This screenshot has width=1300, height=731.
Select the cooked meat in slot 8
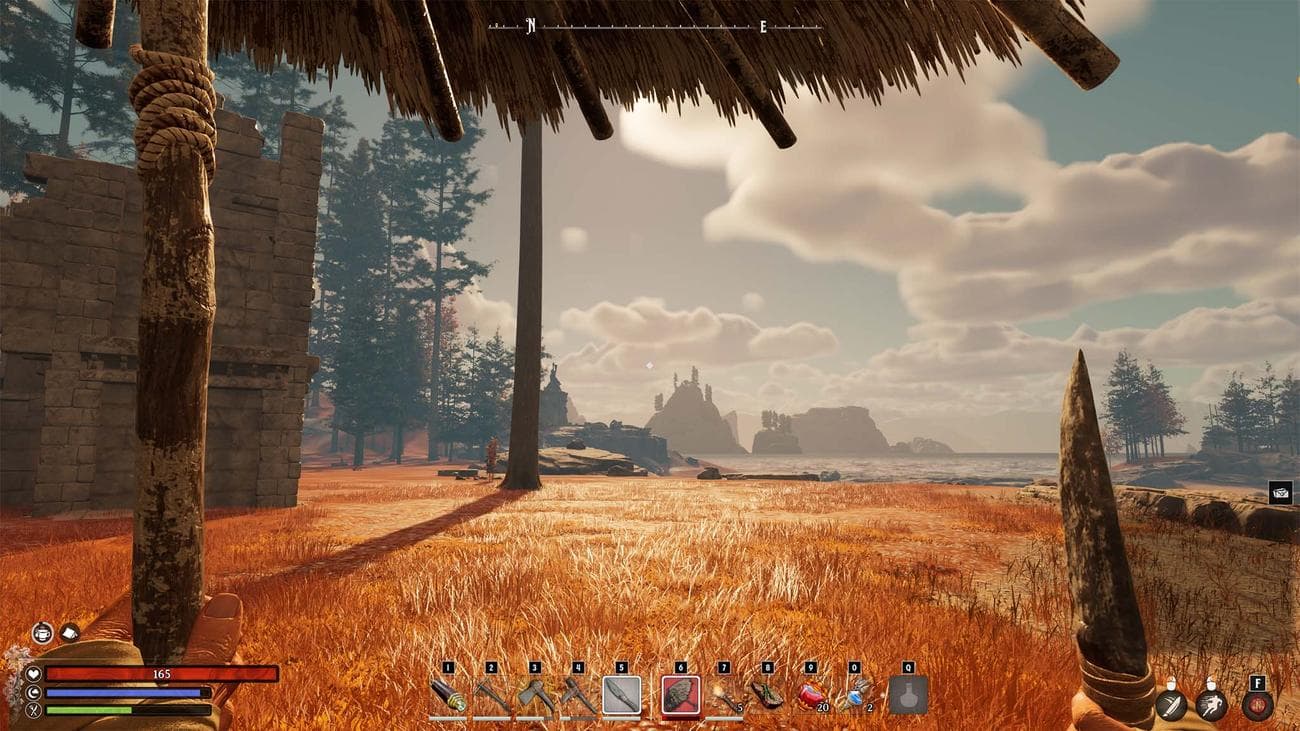[767, 695]
